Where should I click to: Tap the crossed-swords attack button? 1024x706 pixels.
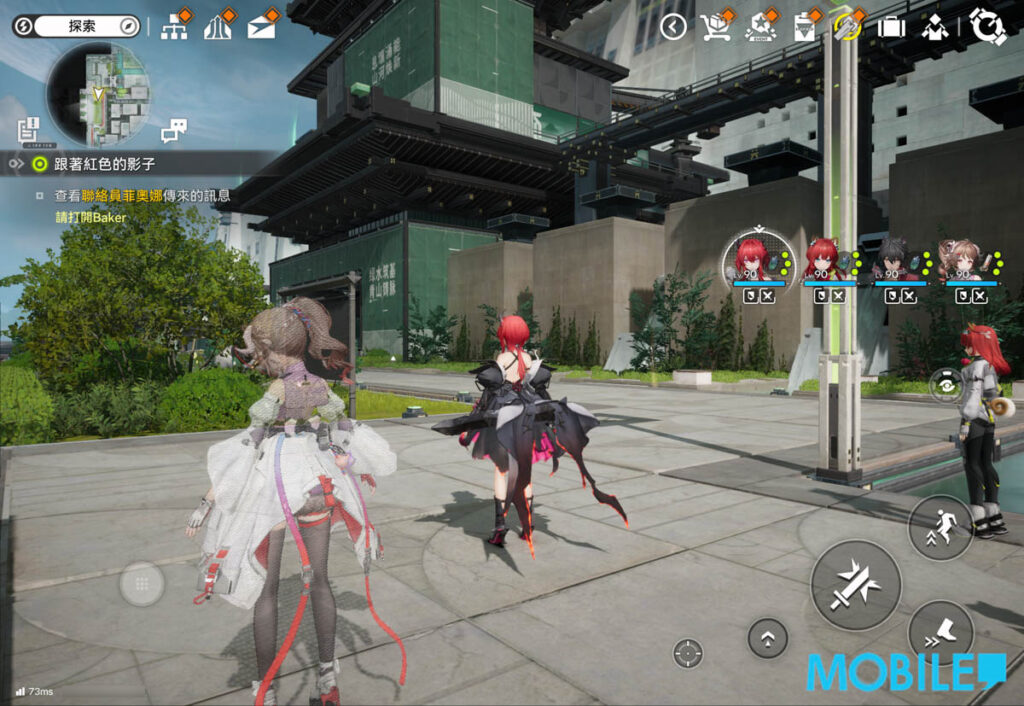(855, 585)
